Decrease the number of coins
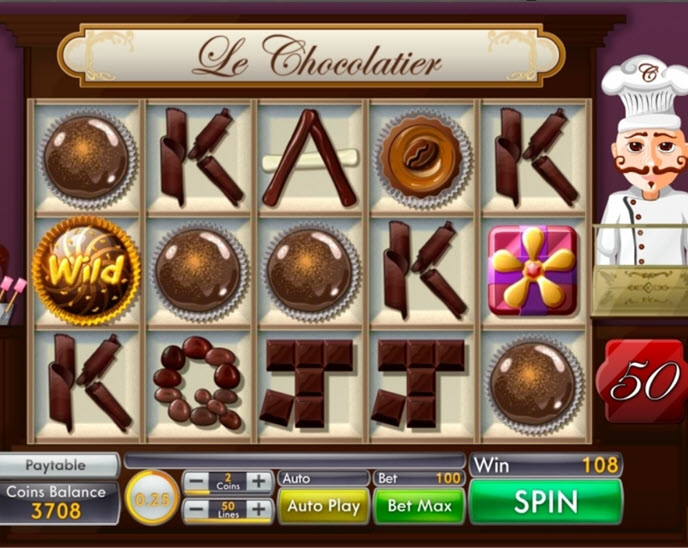688x548 pixels. [198, 481]
